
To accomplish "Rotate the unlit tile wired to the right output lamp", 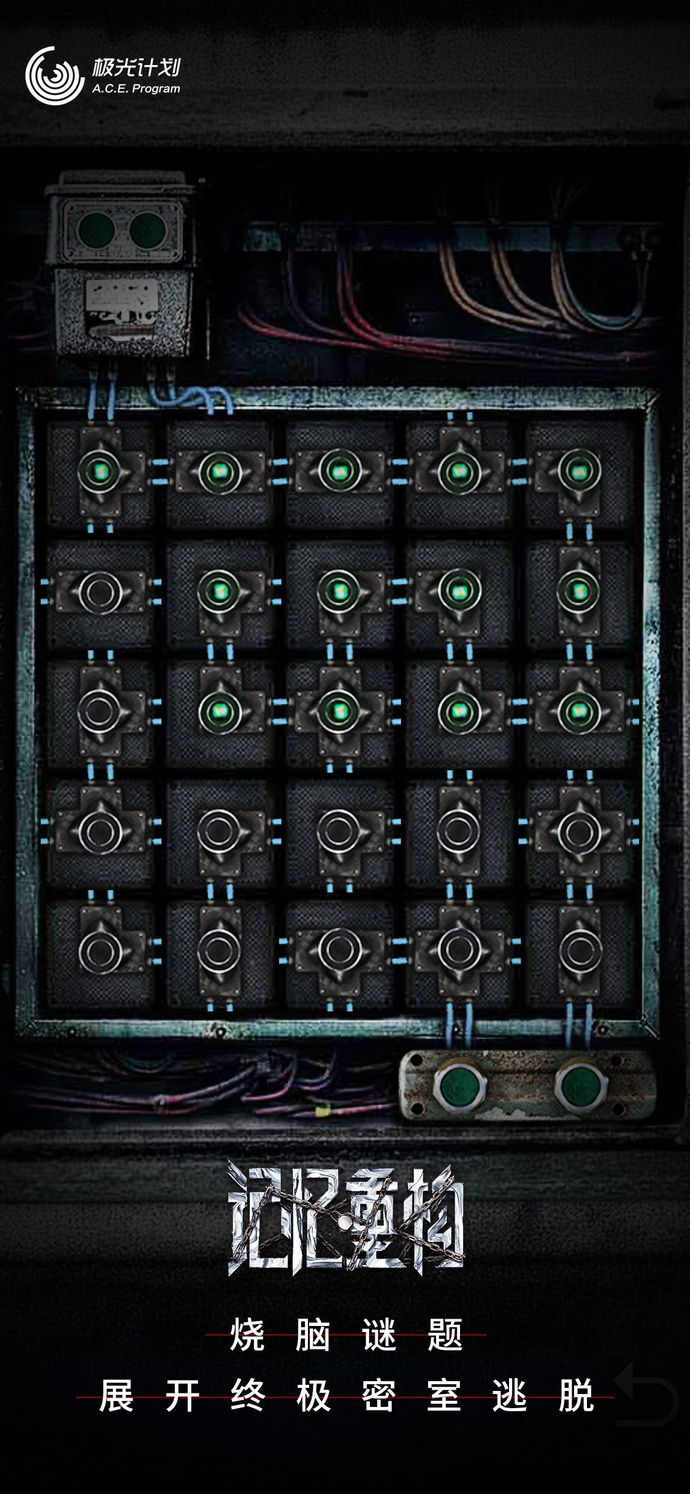I will pyautogui.click(x=578, y=948).
